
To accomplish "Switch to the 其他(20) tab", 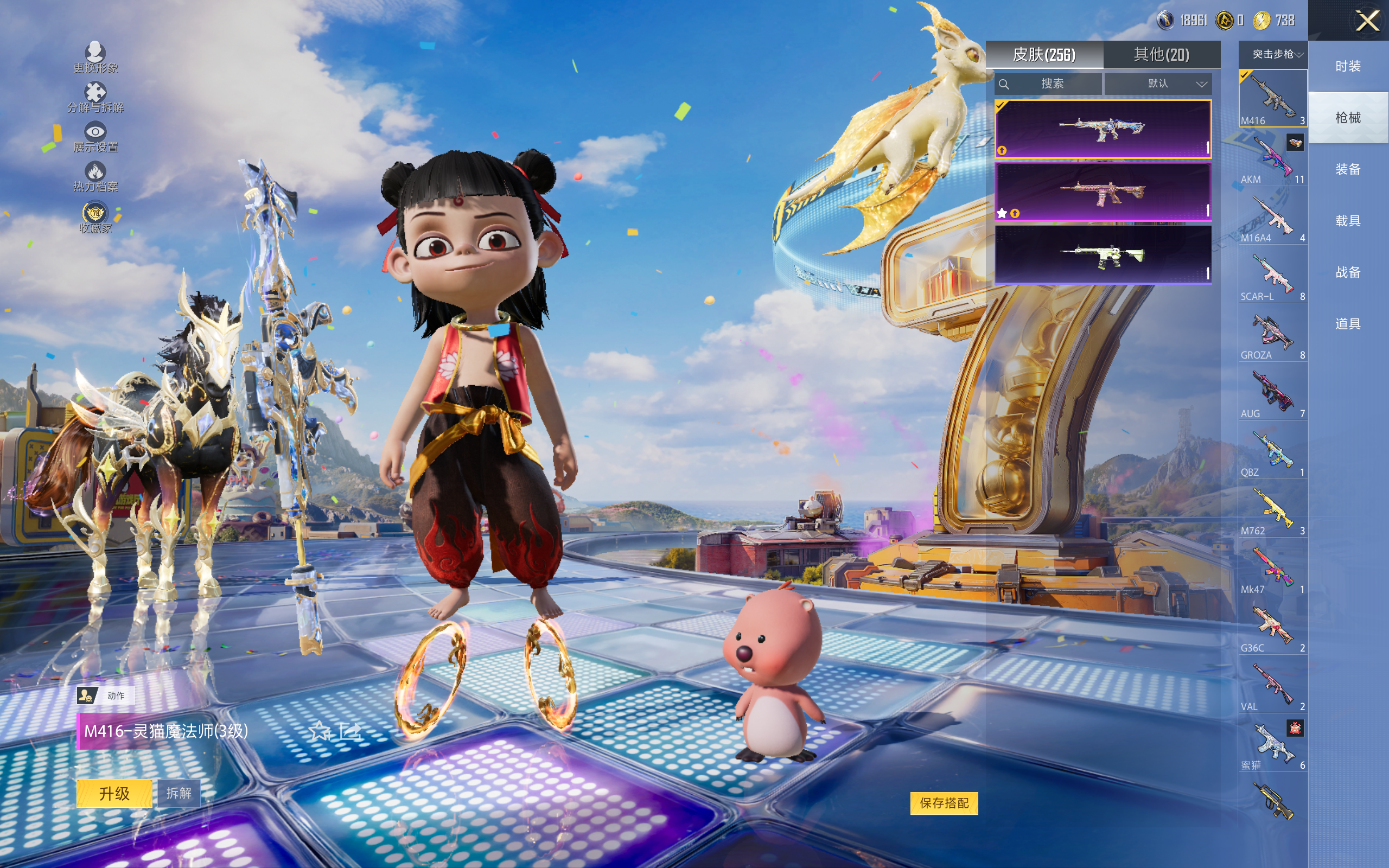I will (x=1161, y=55).
